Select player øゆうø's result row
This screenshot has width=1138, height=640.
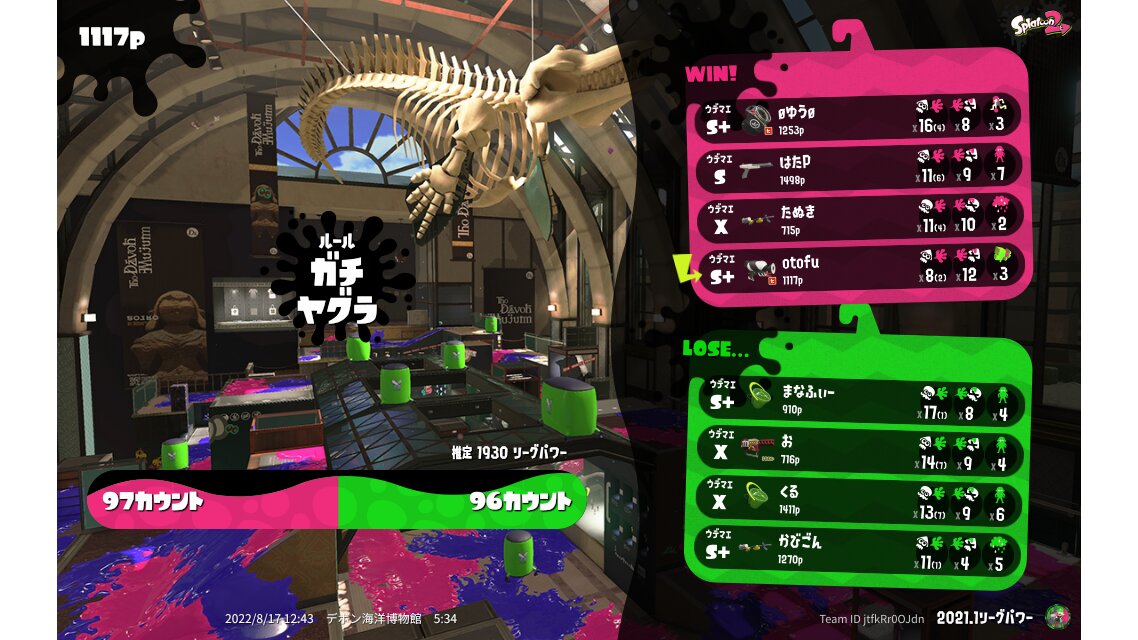click(858, 118)
